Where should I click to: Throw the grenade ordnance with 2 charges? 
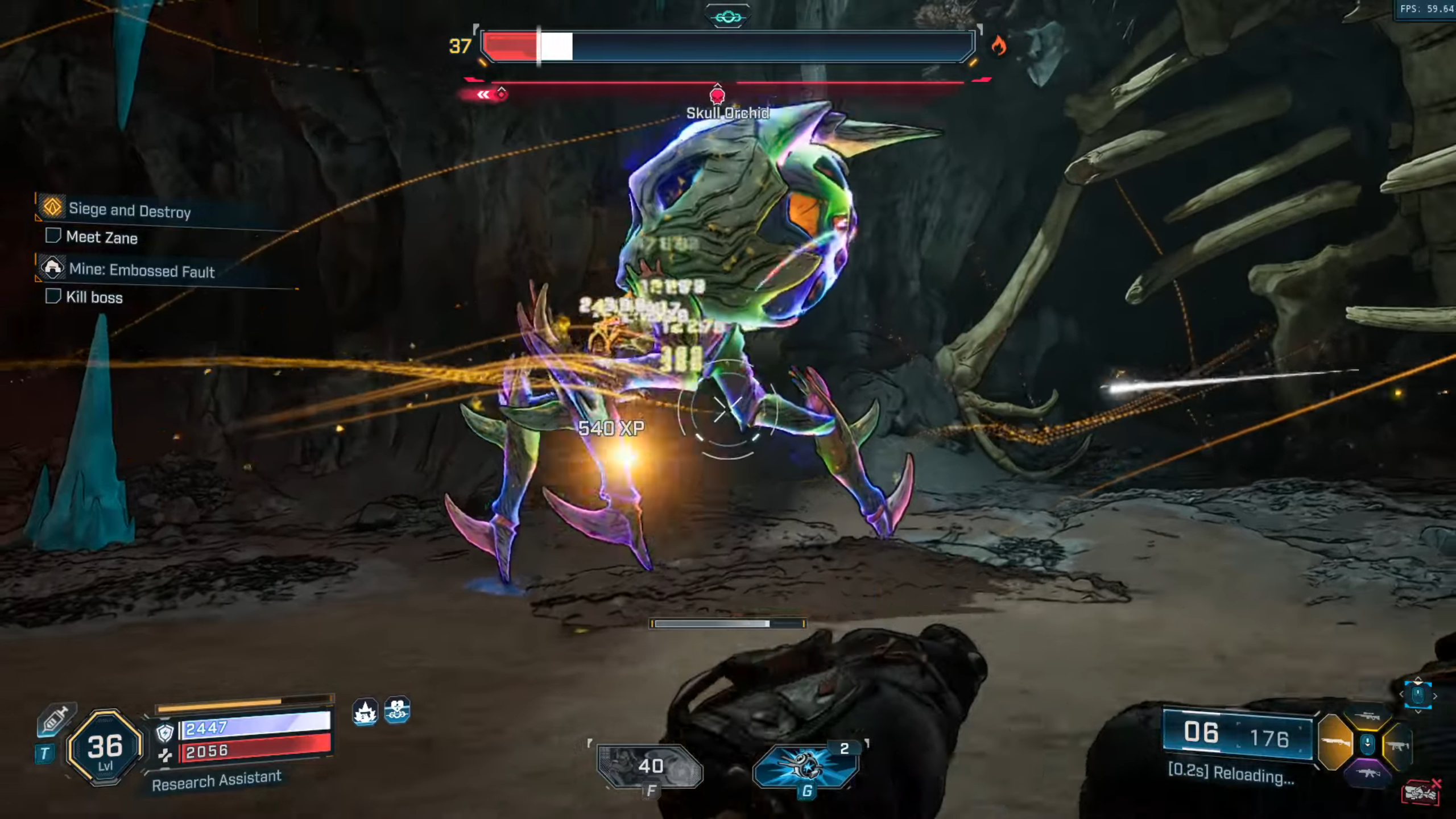click(805, 766)
